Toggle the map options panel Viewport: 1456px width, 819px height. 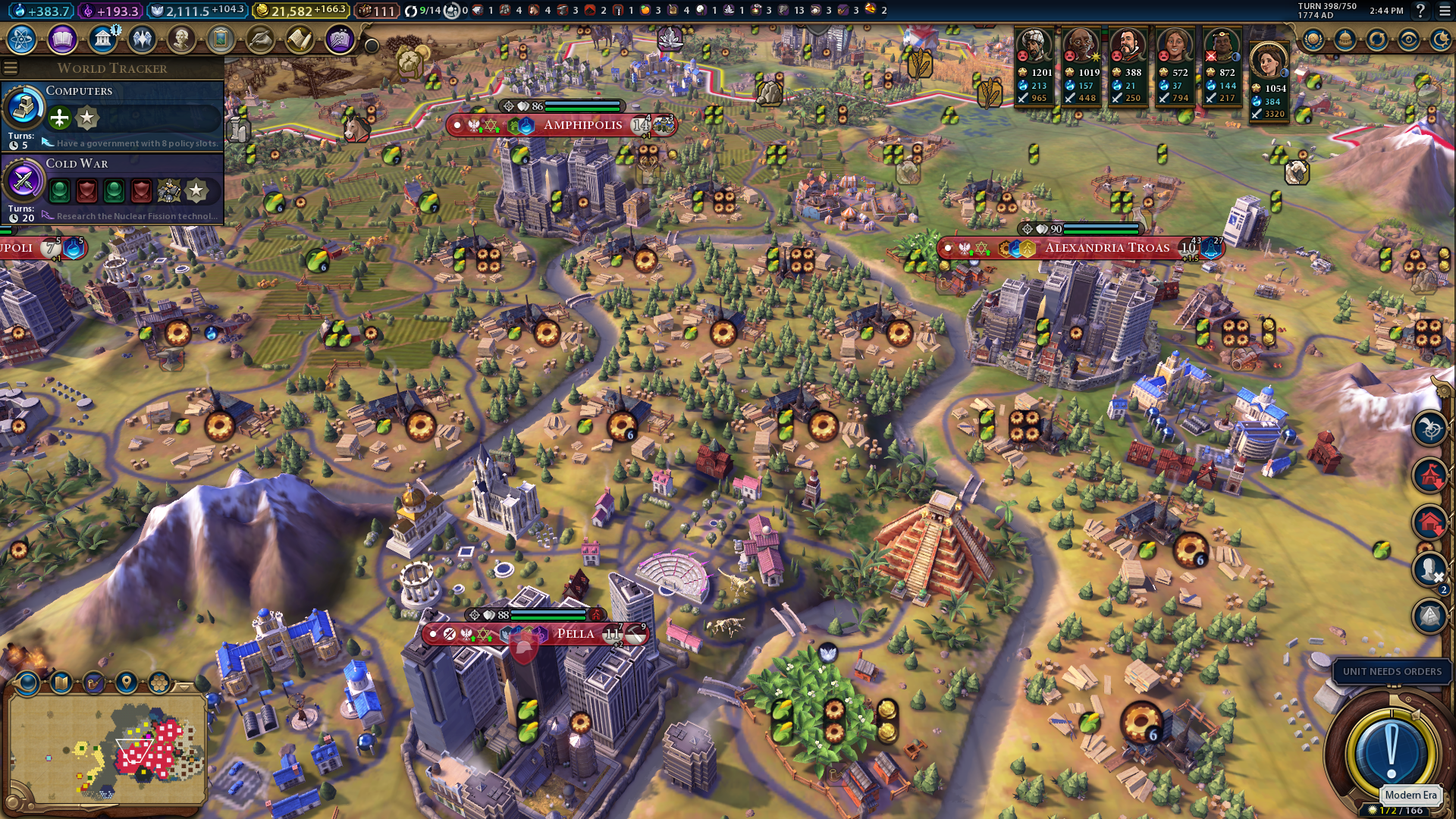(61, 682)
